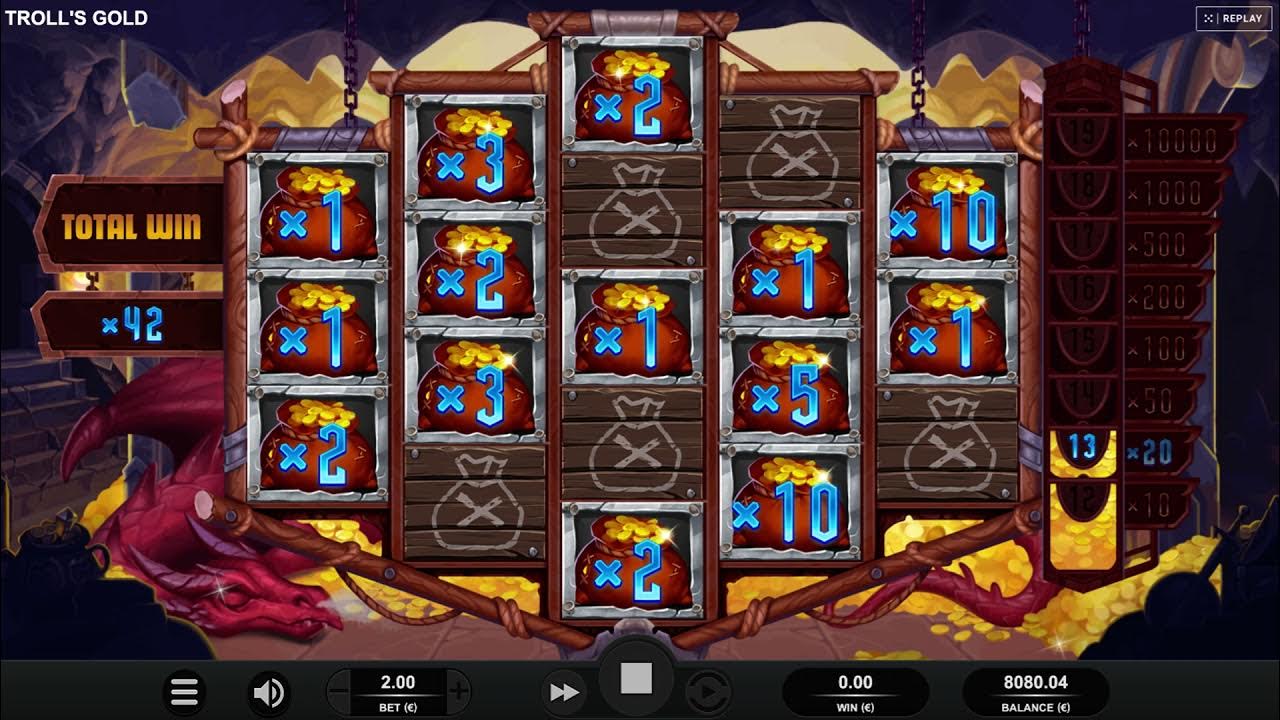Select the x10 money bag on rightmost reel
The image size is (1280, 720).
pyautogui.click(x=946, y=222)
